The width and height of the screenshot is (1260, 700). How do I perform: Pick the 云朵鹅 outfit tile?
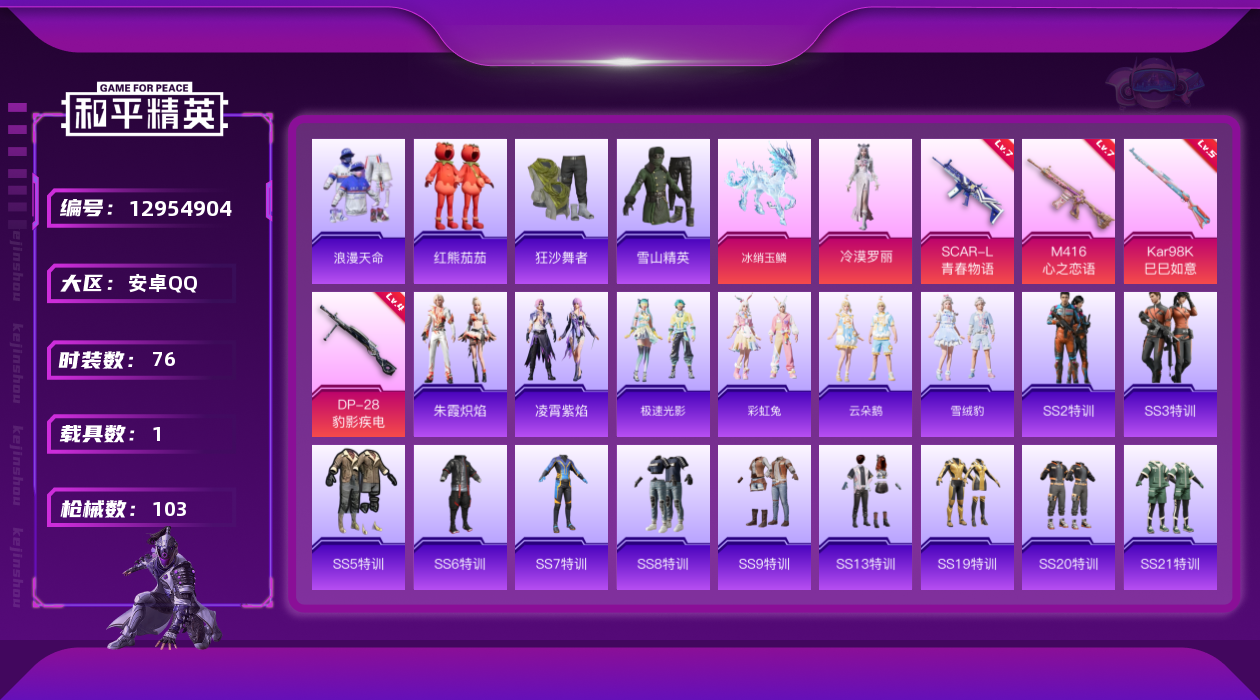pos(865,364)
